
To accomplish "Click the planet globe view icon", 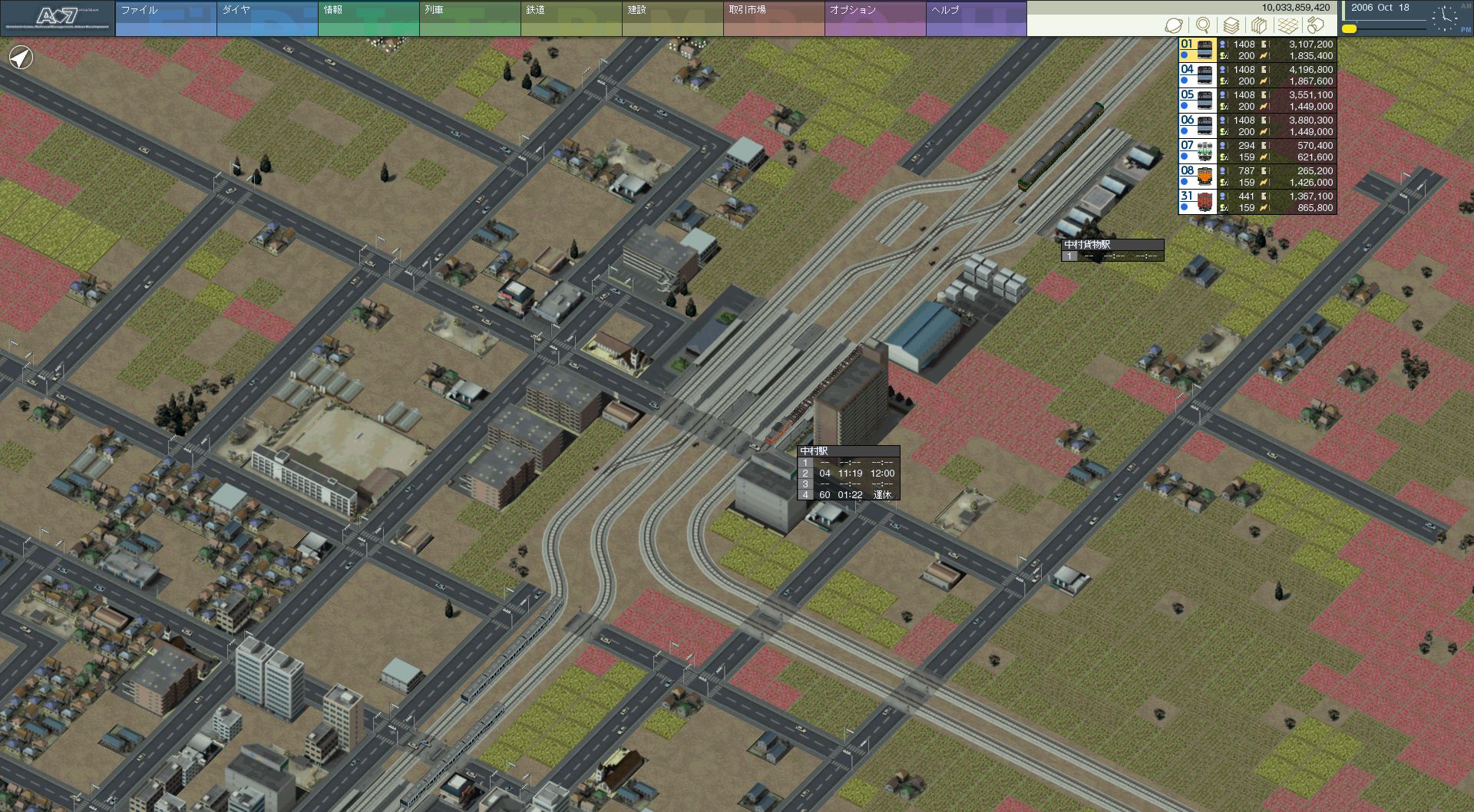I will [x=1173, y=25].
